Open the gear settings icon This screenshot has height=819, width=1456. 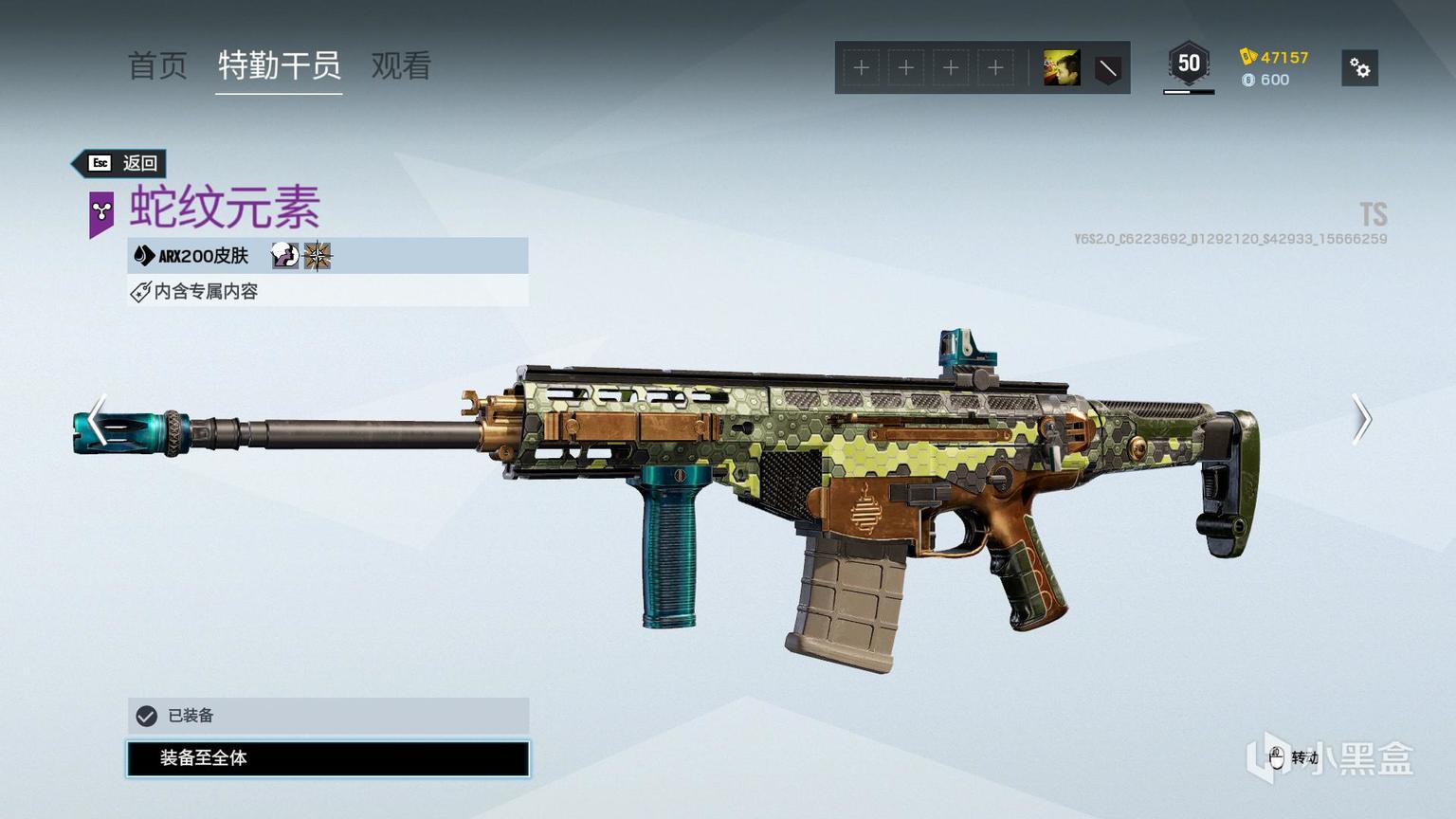point(1359,68)
